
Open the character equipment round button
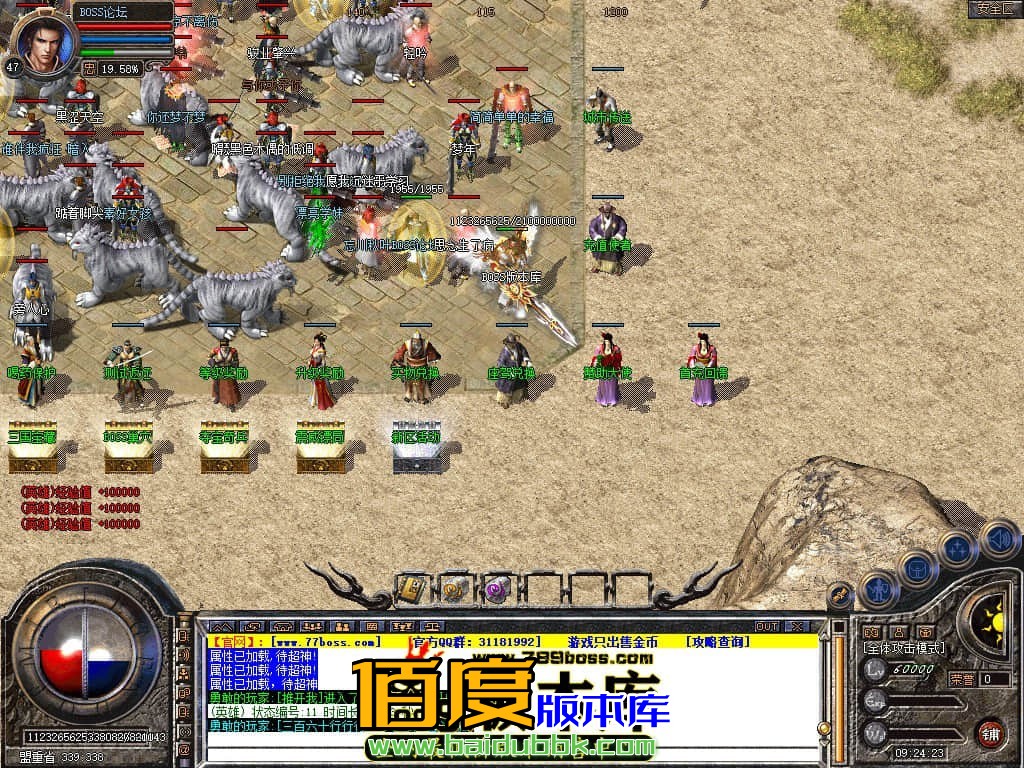click(881, 590)
